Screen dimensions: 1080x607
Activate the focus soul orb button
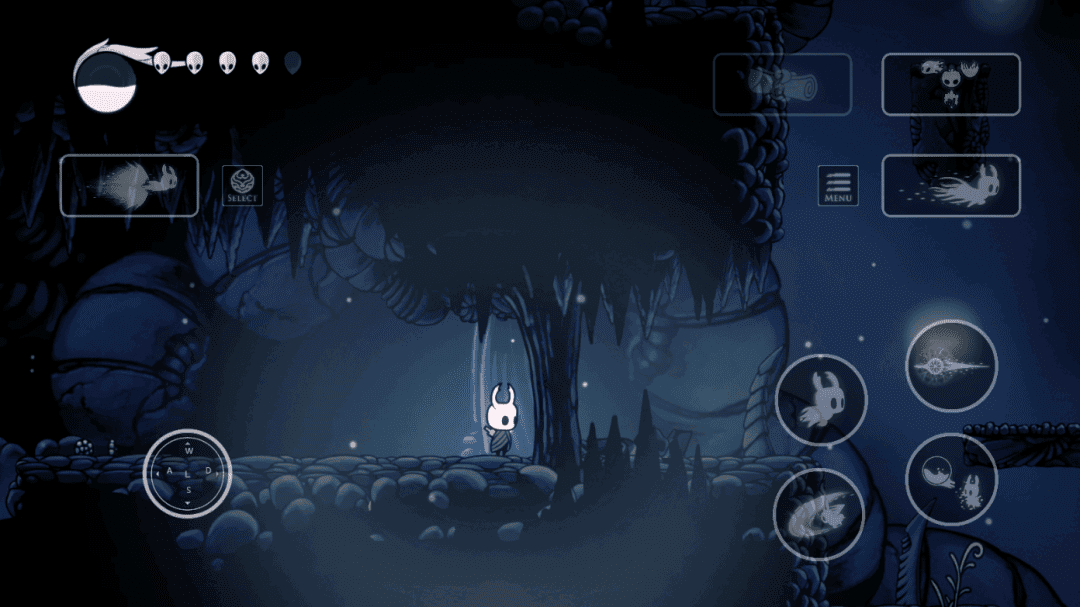coord(951,480)
